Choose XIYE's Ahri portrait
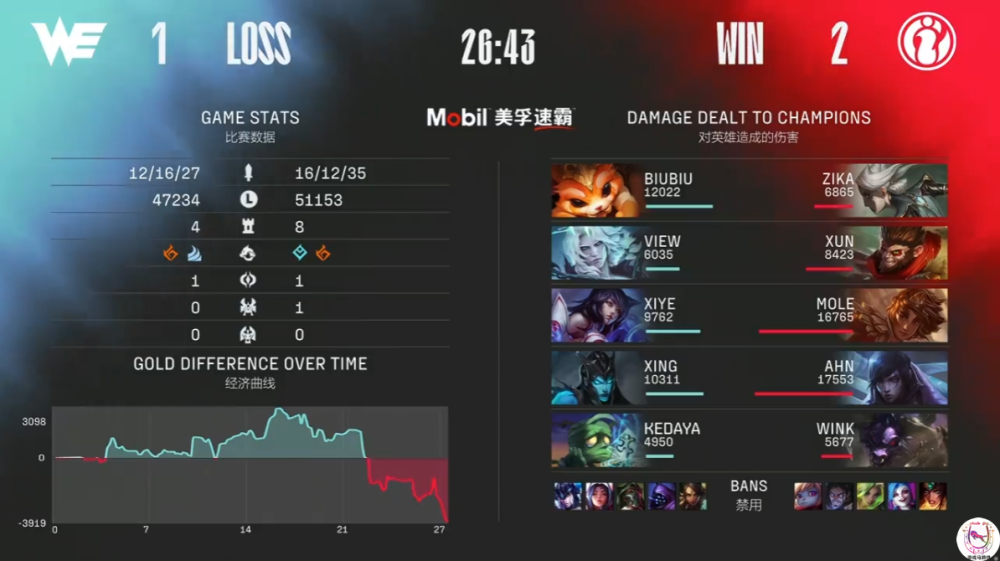 click(597, 315)
